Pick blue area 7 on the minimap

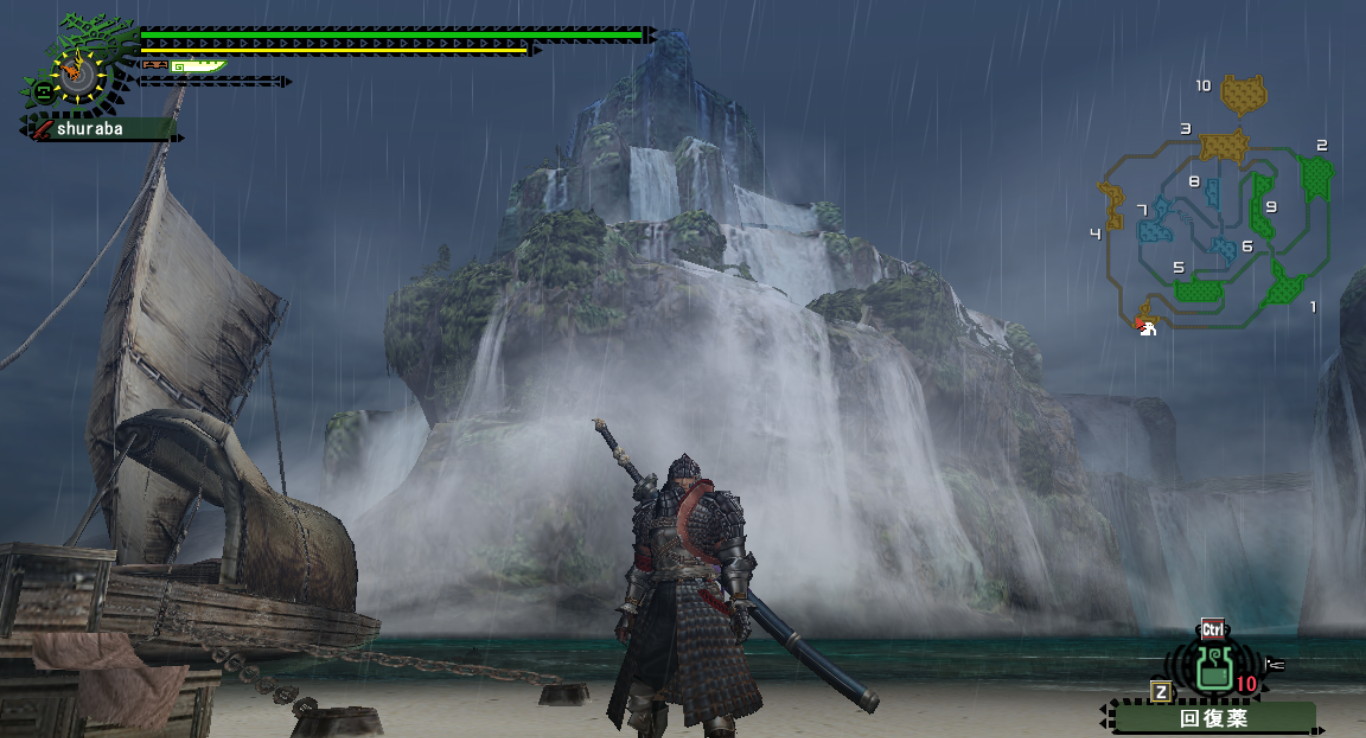tap(1158, 220)
